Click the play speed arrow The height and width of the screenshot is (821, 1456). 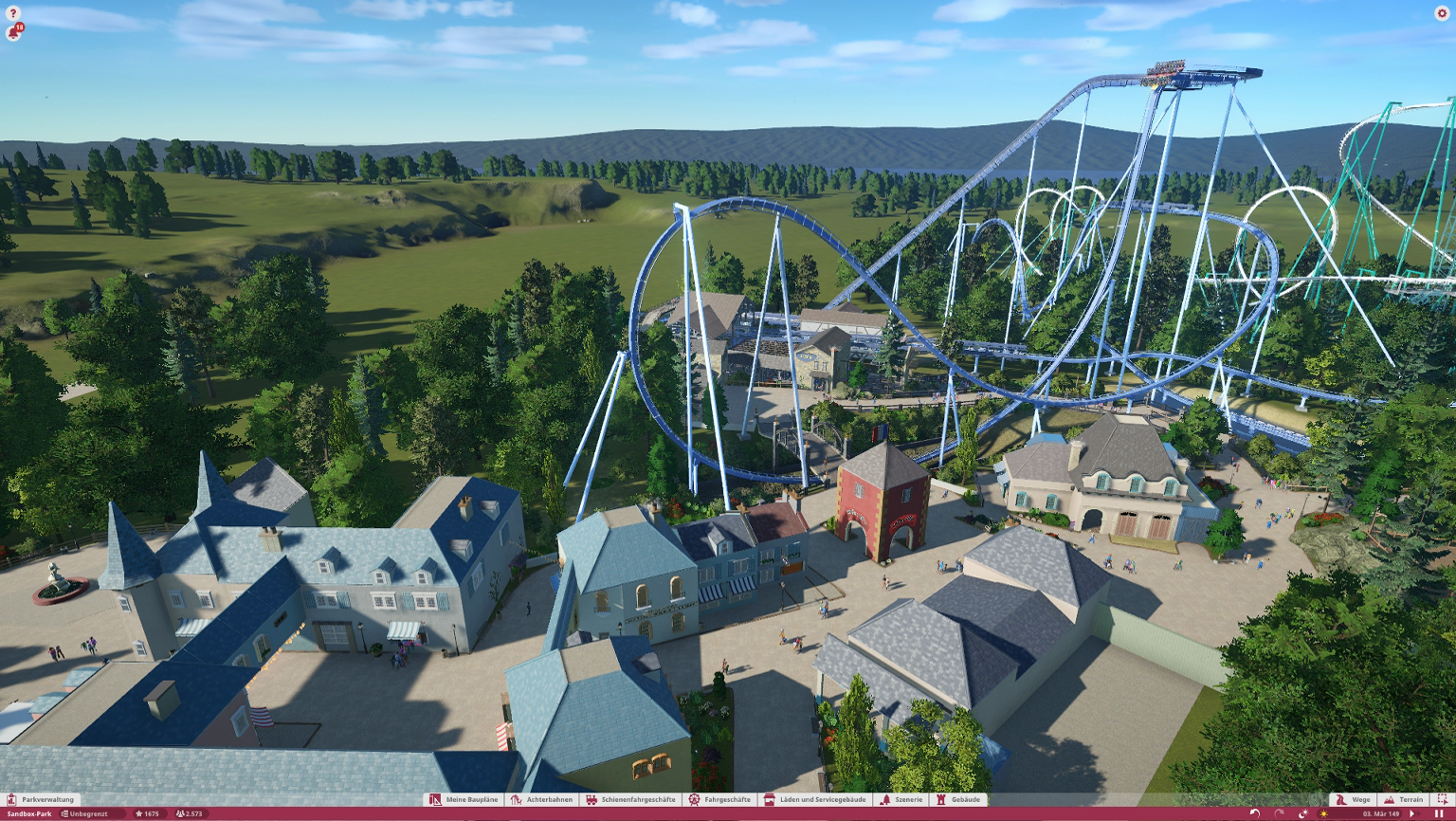coord(1413,813)
